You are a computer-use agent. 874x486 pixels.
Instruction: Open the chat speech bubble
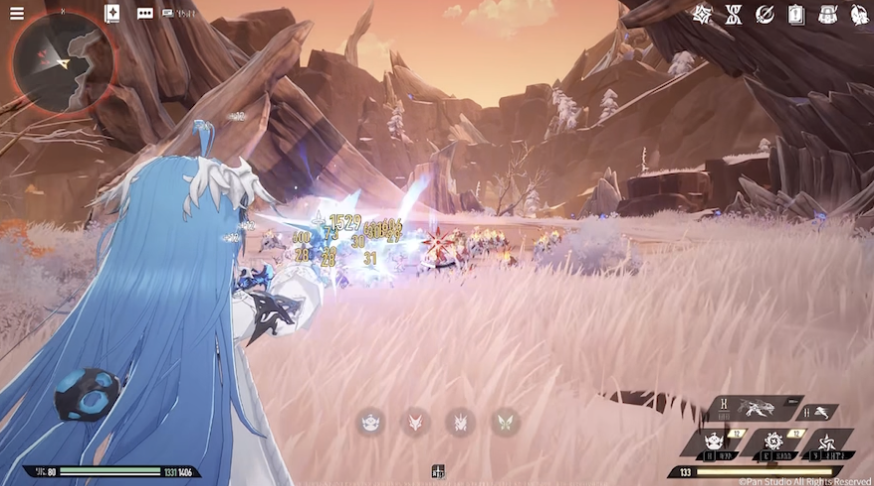145,14
